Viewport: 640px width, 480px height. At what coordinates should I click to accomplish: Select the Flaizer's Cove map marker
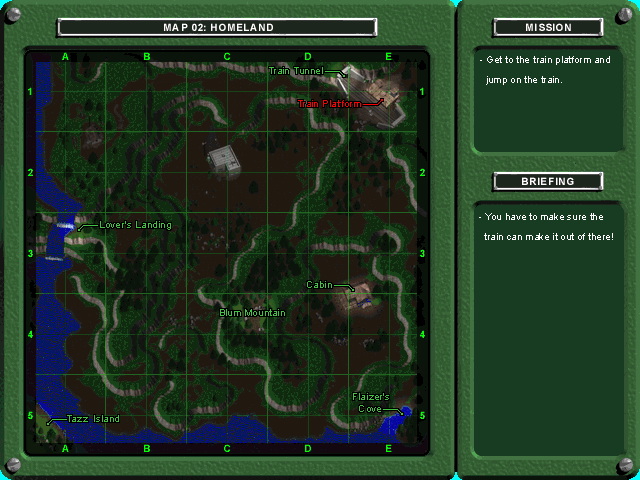tap(370, 402)
